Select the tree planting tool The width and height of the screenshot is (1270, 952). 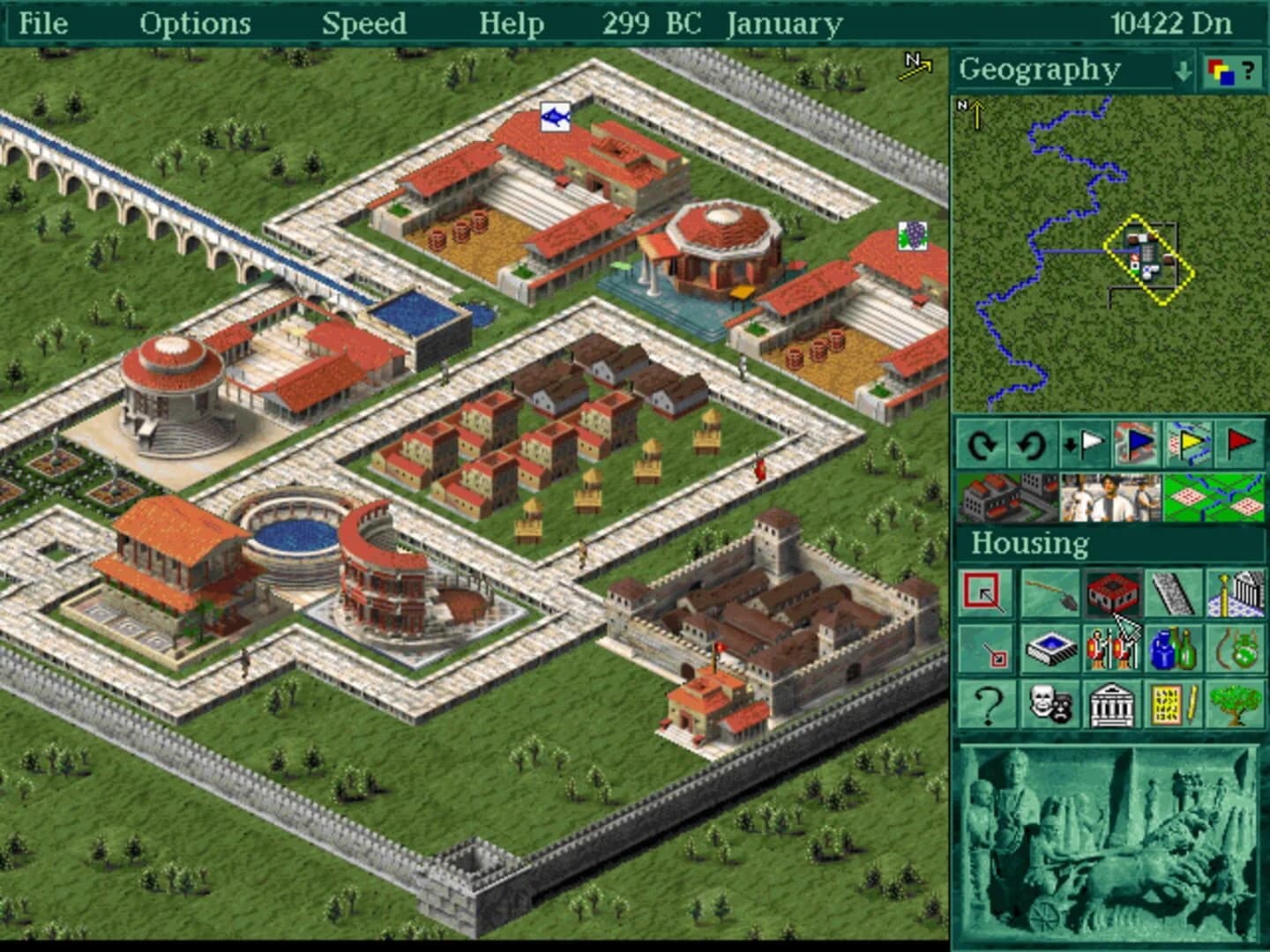(1236, 703)
